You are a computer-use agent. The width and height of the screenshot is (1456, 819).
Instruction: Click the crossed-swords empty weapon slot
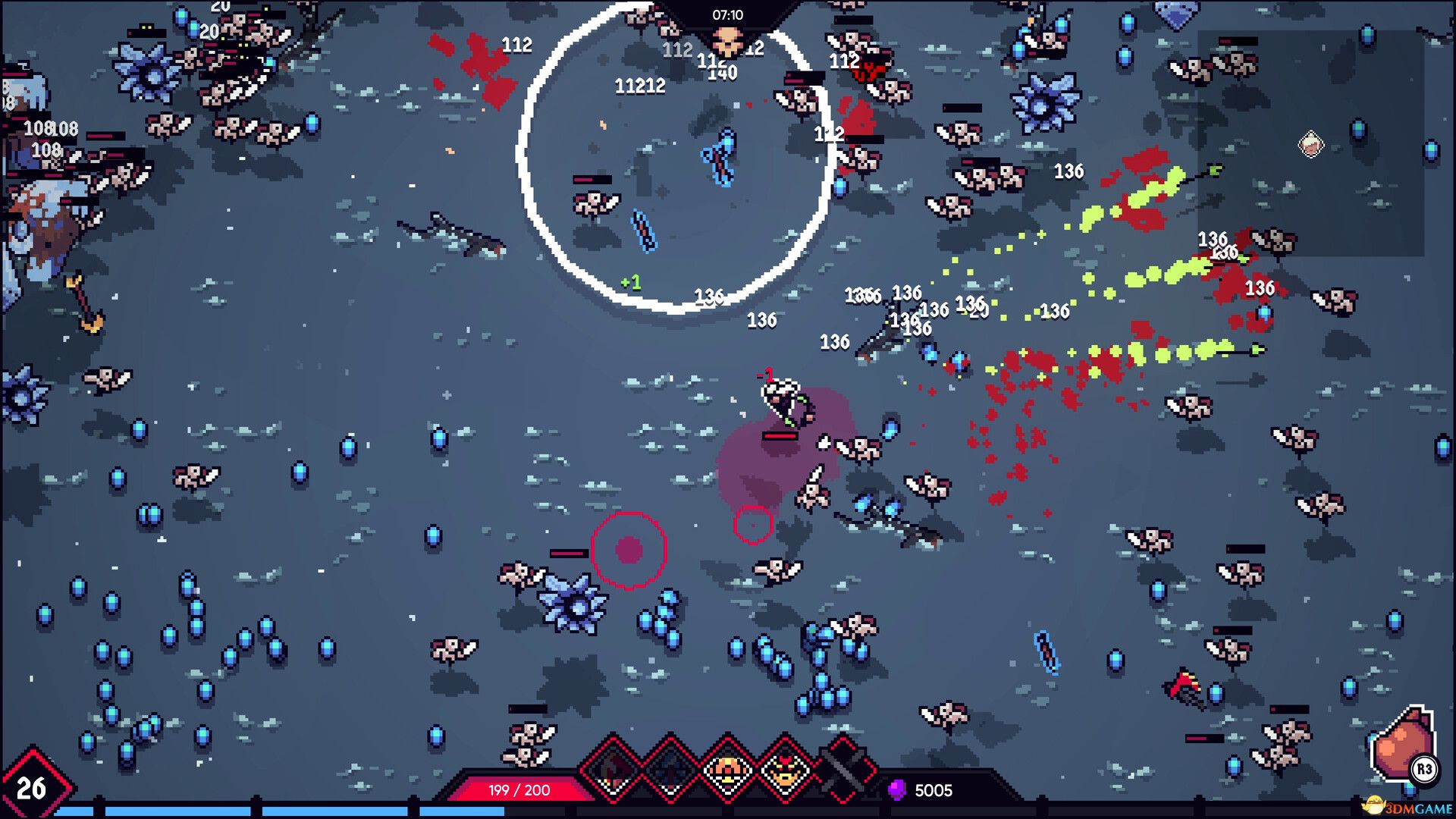point(842,767)
